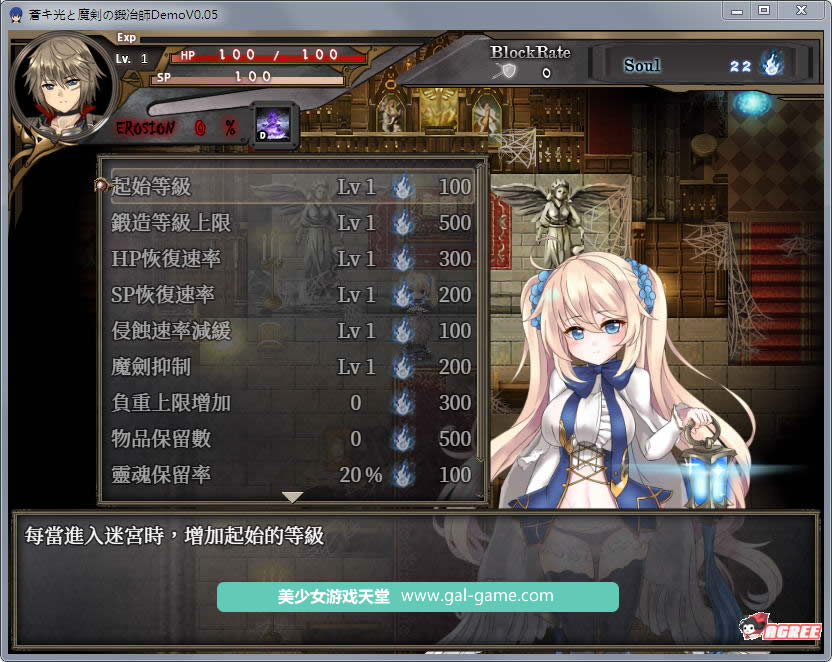832x662 pixels.
Task: Click the down arrow below the upgrade list
Action: [x=292, y=497]
